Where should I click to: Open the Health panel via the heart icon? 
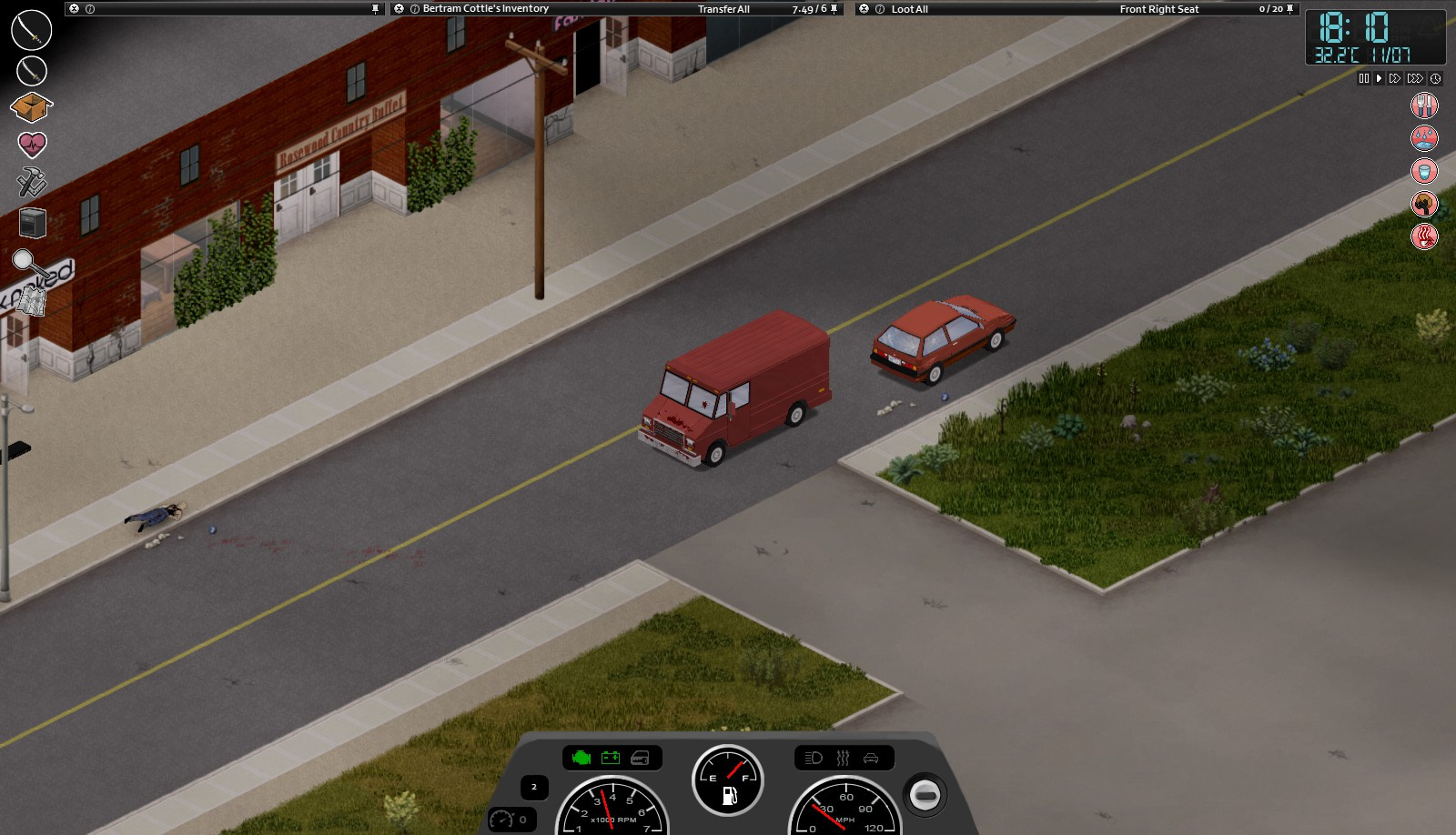coord(30,142)
